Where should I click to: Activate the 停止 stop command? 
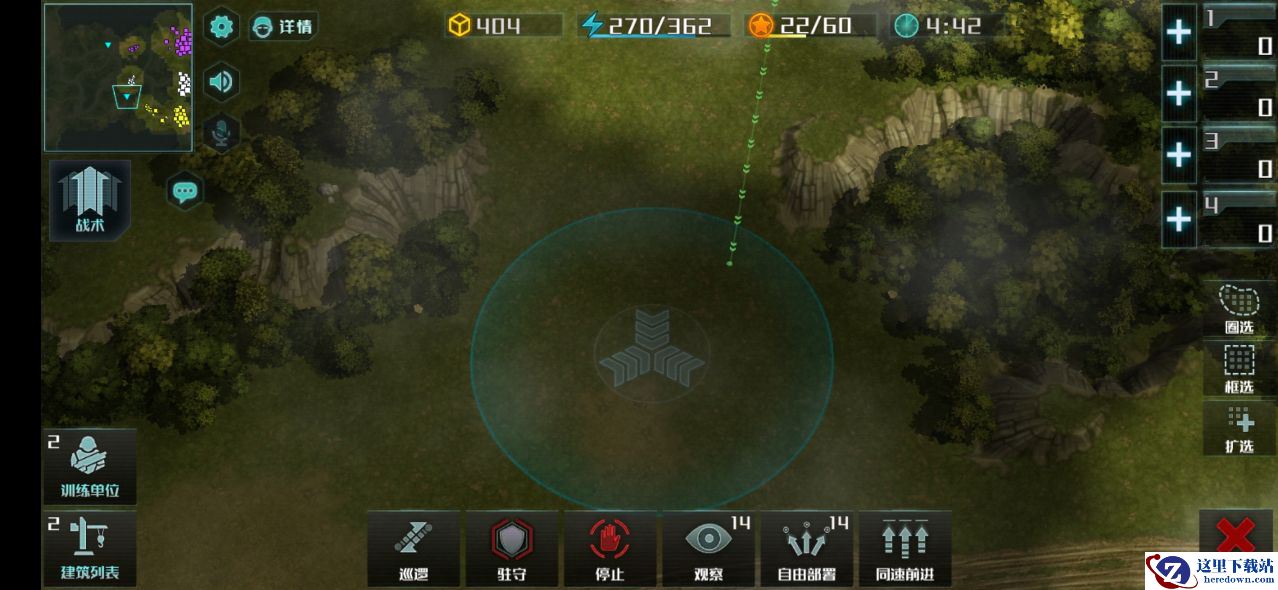[x=609, y=548]
